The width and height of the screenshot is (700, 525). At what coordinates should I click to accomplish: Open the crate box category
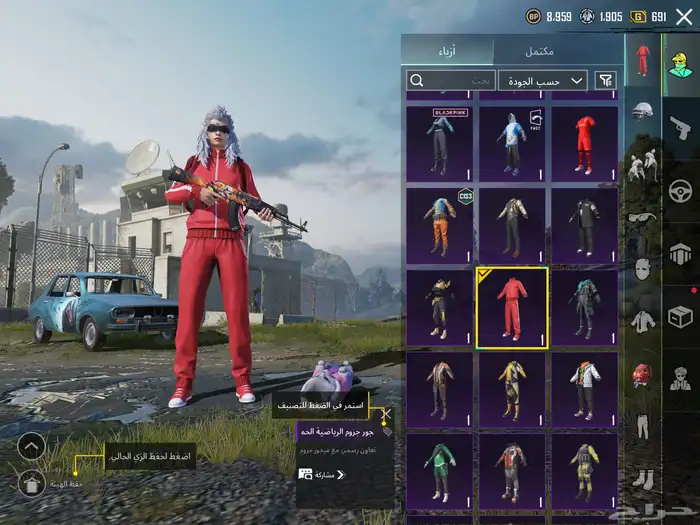pyautogui.click(x=681, y=317)
